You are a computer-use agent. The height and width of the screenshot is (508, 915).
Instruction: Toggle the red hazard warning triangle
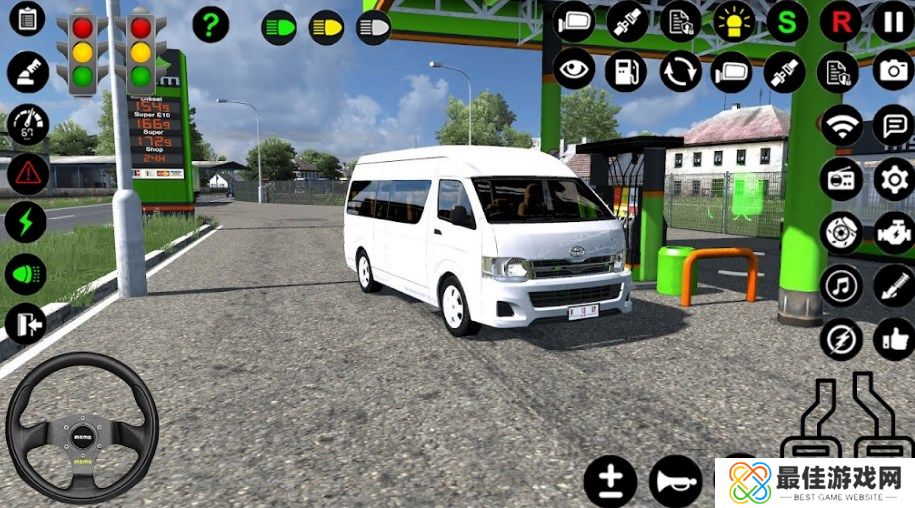point(27,174)
